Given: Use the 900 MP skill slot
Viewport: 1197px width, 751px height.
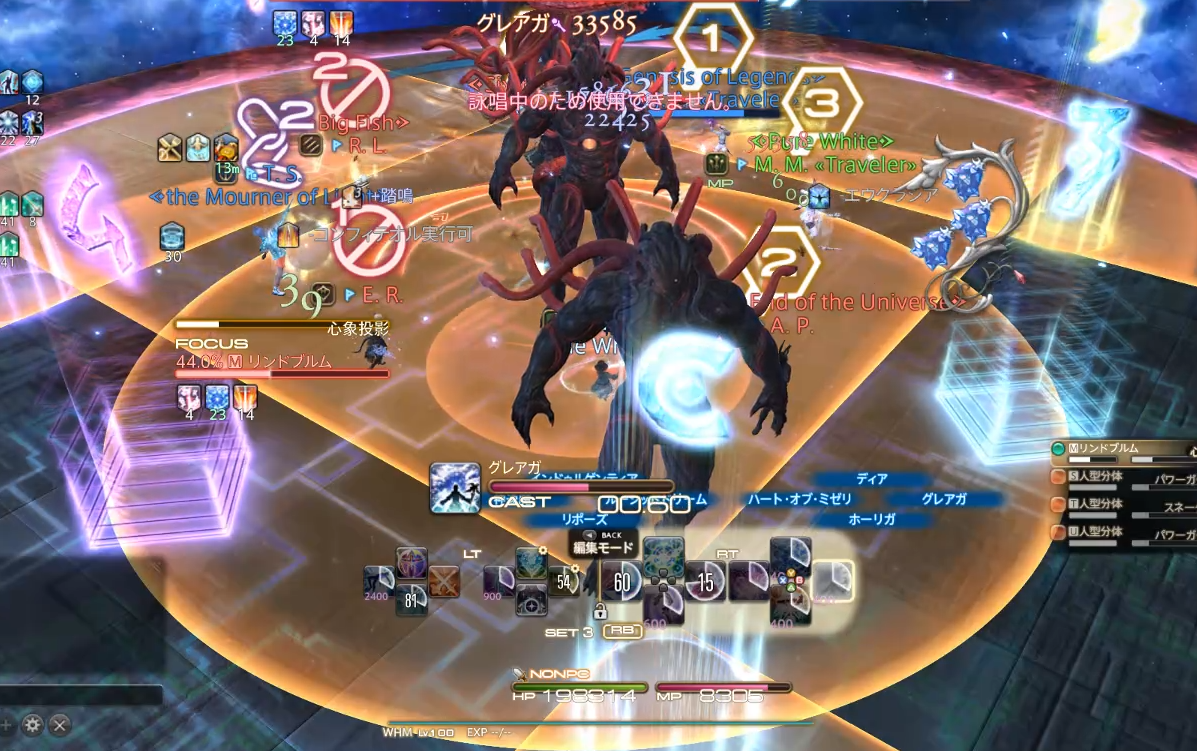Looking at the screenshot, I should coord(499,582).
